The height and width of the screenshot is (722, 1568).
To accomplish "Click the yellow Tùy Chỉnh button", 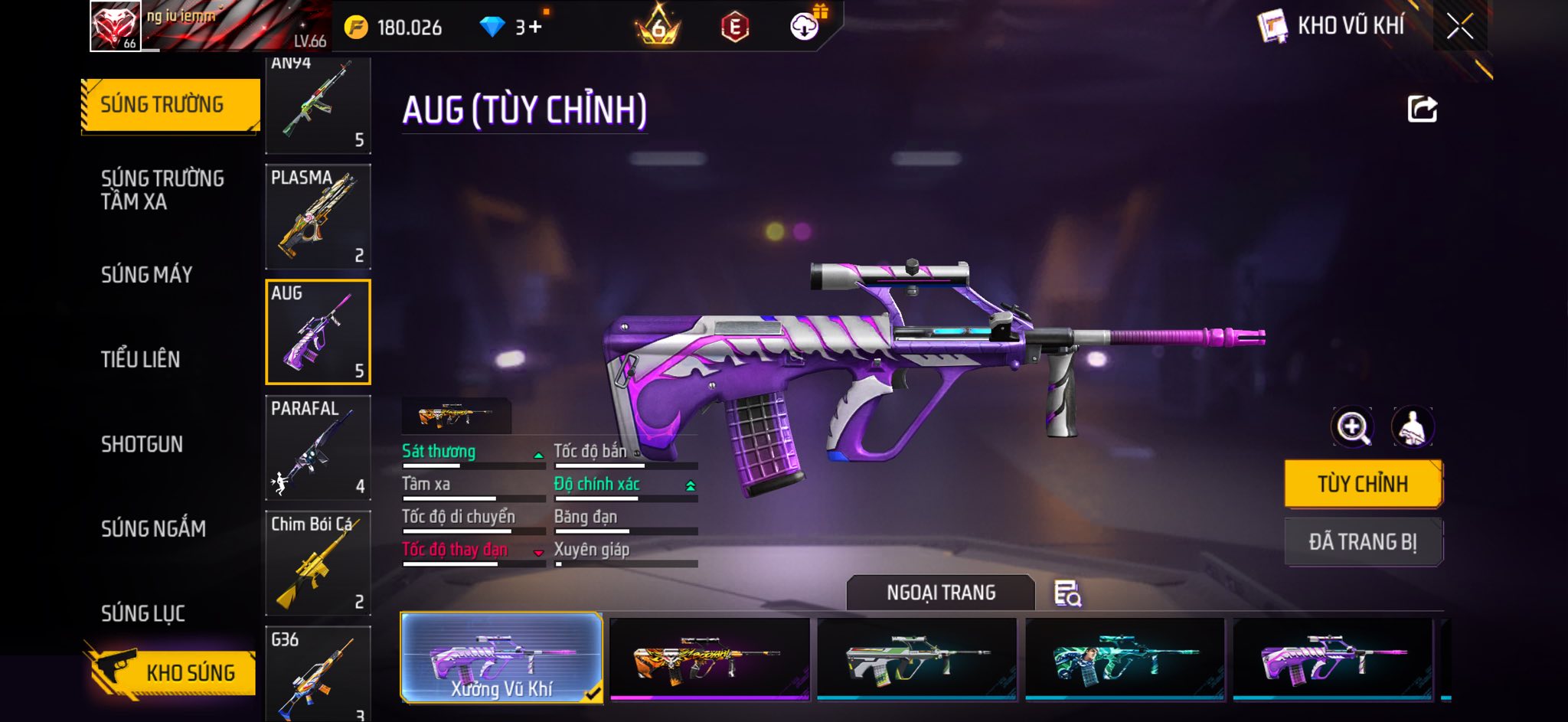I will pyautogui.click(x=1363, y=484).
